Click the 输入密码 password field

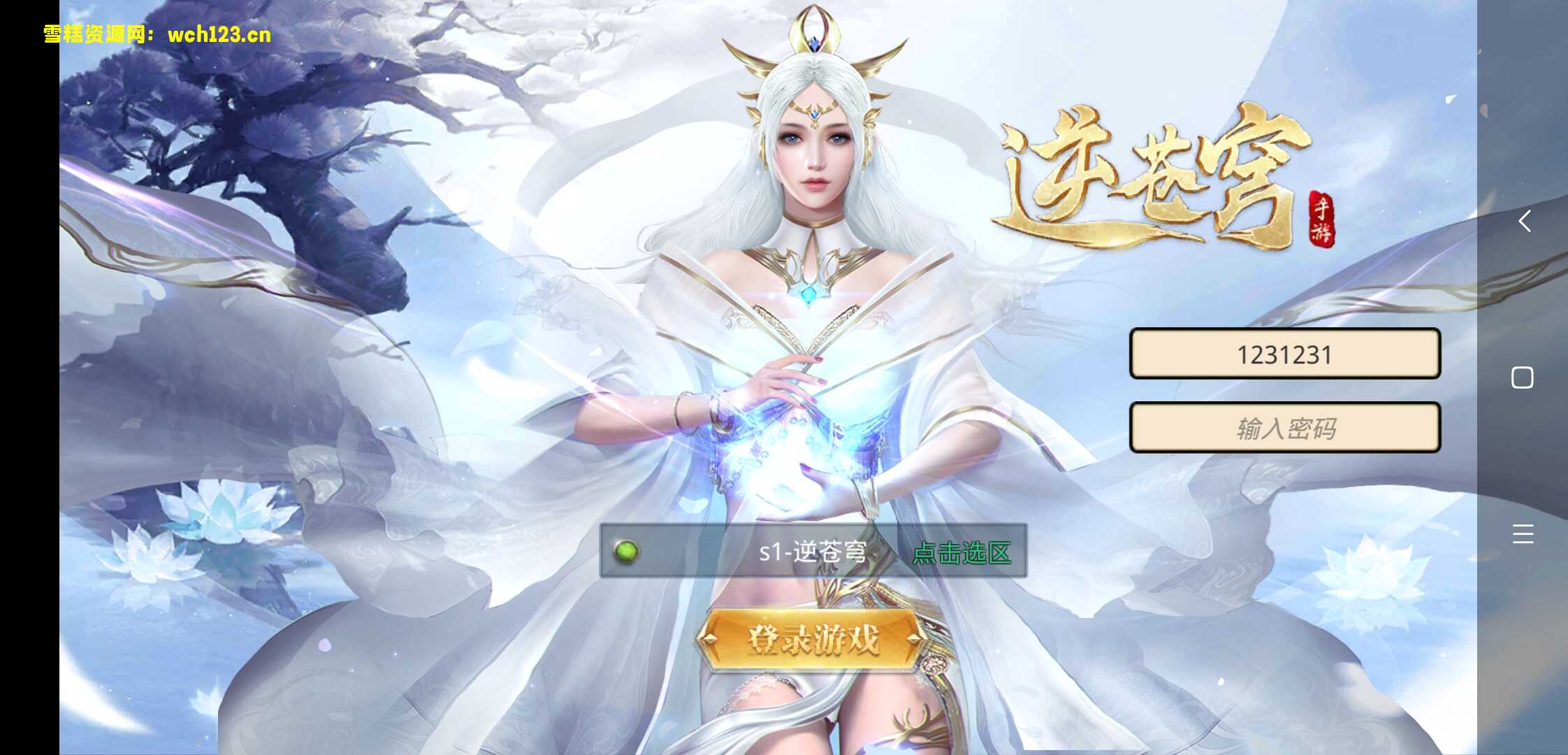pos(1286,428)
